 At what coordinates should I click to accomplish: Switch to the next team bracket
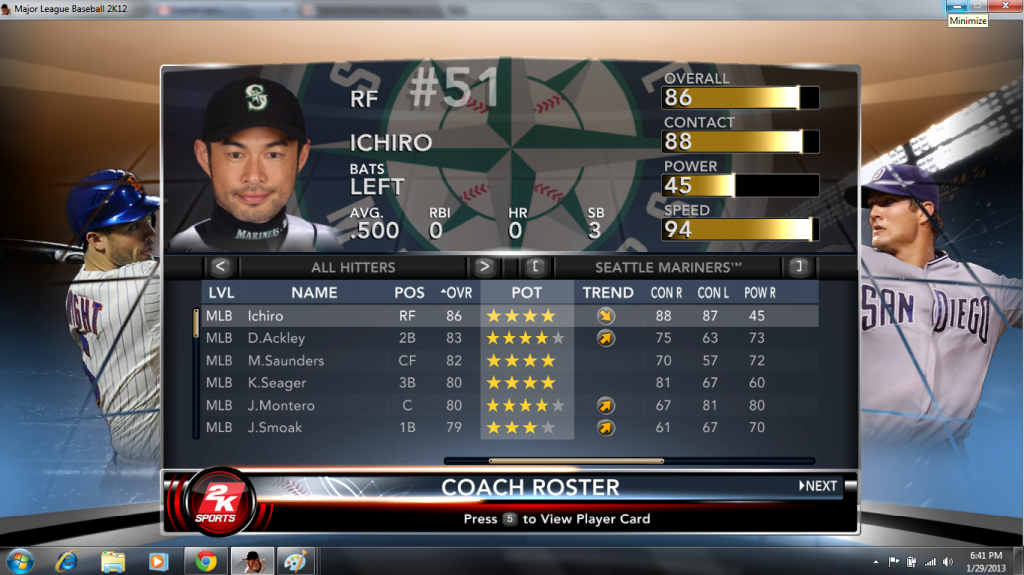click(x=797, y=267)
